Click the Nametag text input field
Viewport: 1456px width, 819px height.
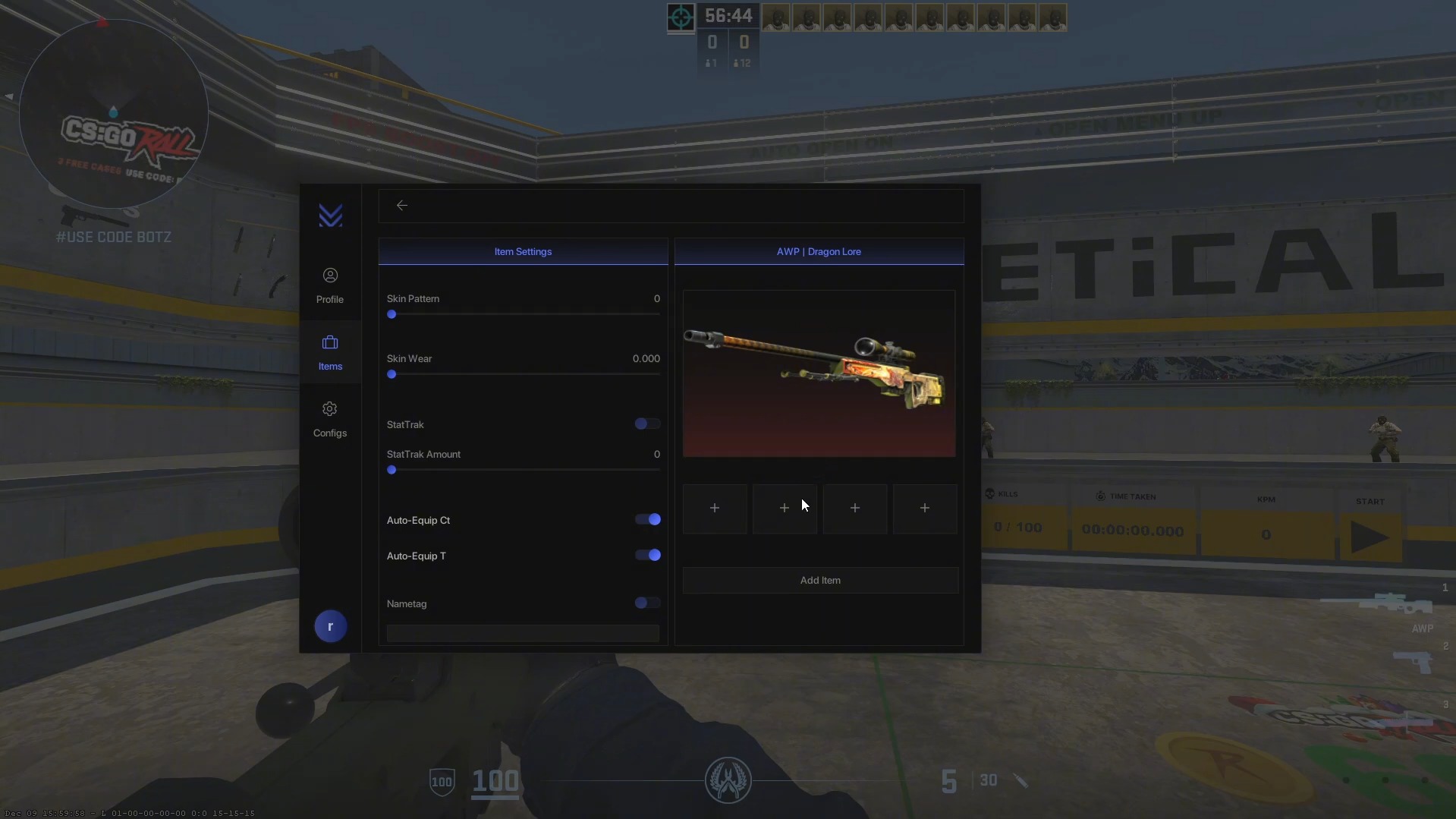(x=523, y=633)
